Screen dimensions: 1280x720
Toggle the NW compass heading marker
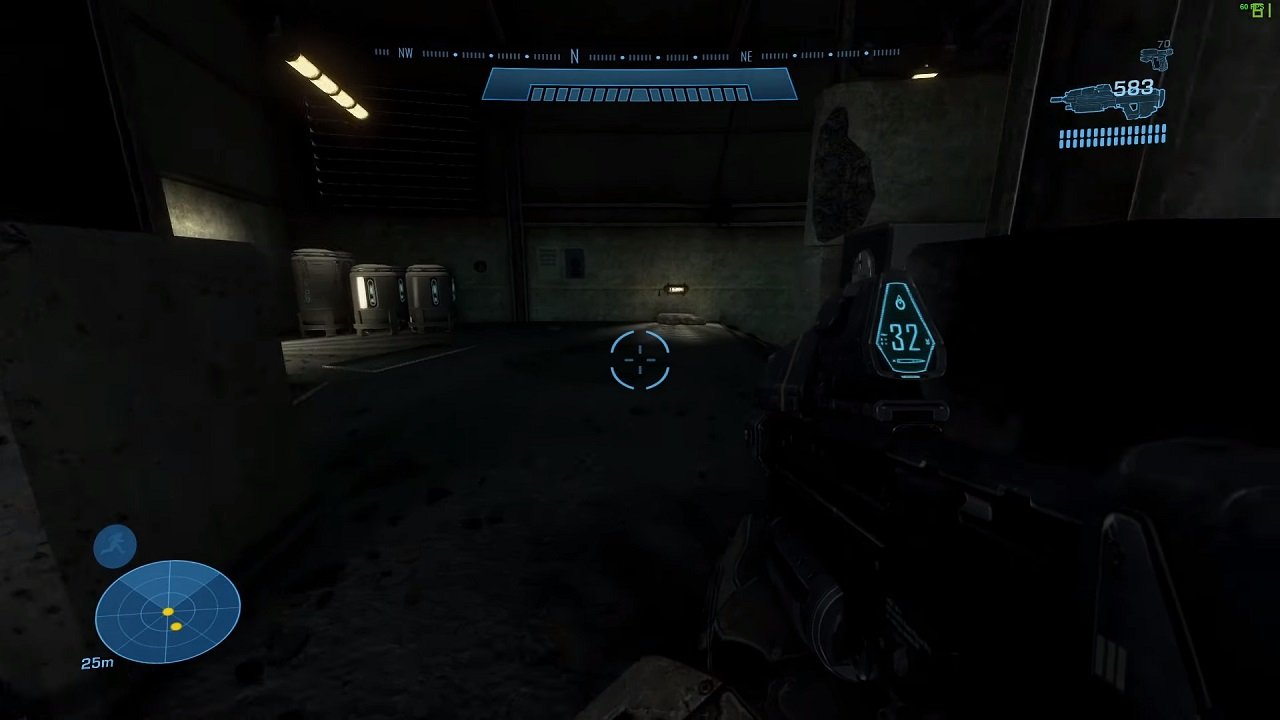407,55
